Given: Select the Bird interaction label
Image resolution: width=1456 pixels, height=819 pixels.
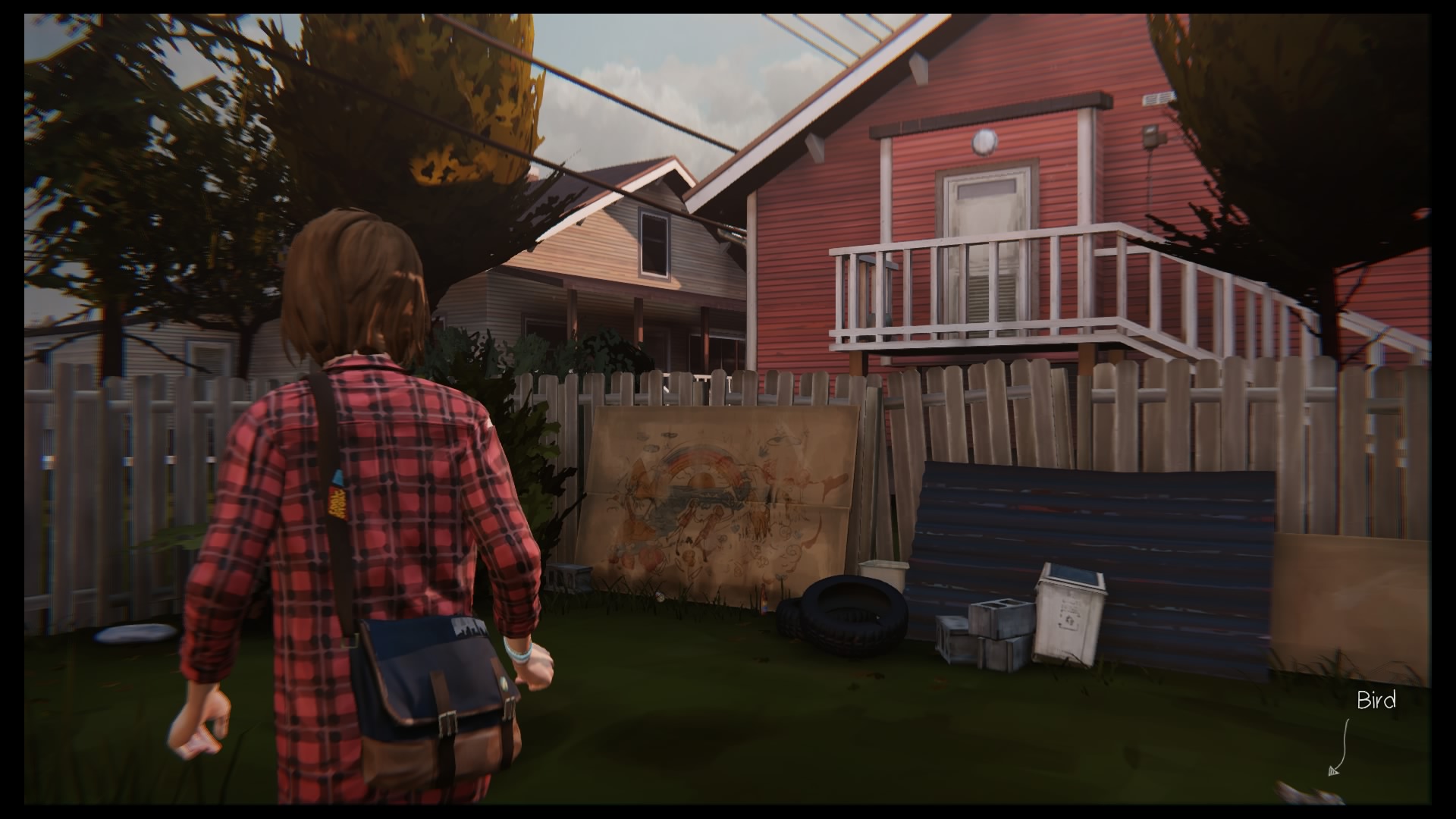Looking at the screenshot, I should click(x=1376, y=701).
